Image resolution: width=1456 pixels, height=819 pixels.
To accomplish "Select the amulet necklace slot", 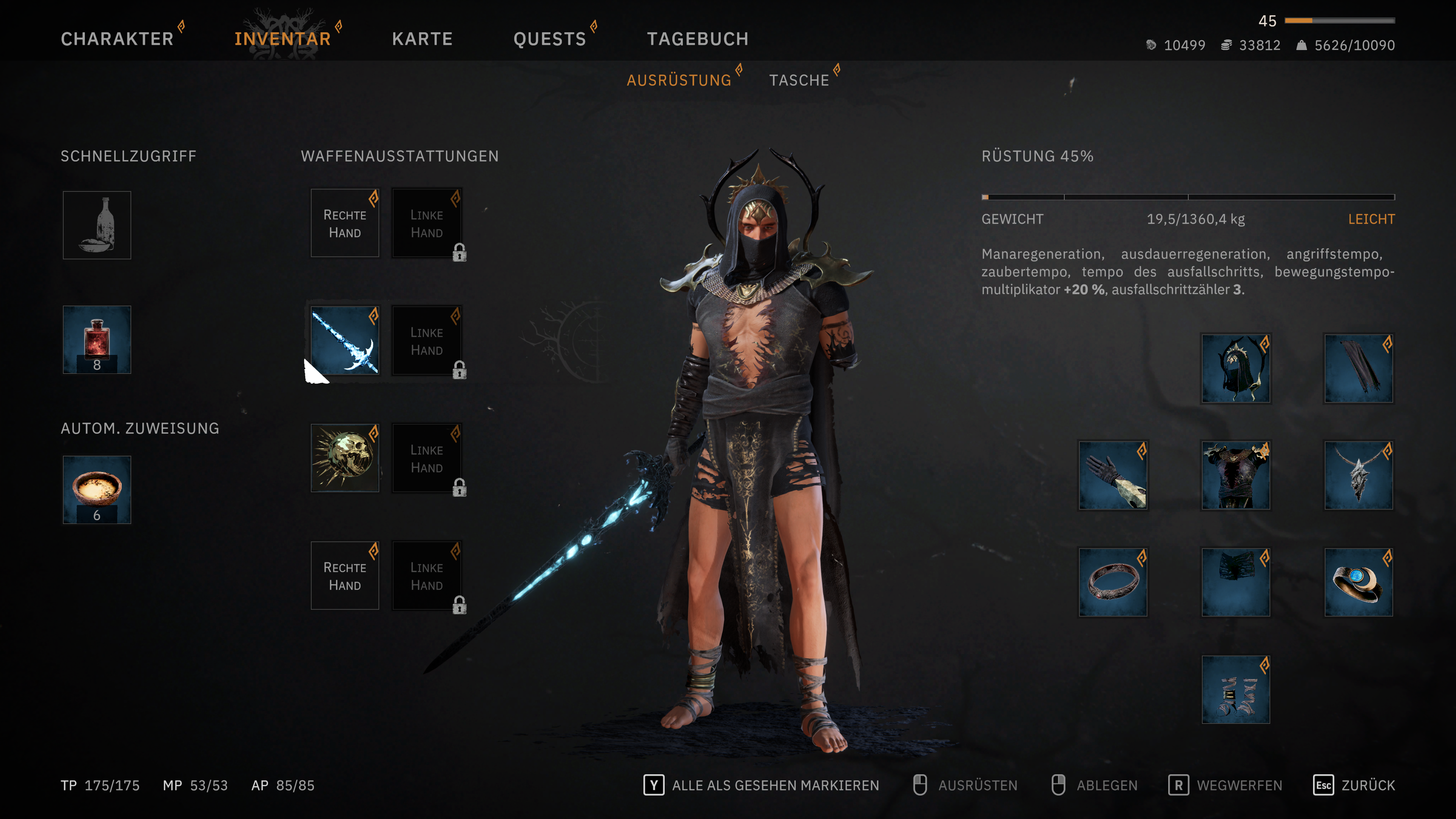I will tap(1358, 475).
